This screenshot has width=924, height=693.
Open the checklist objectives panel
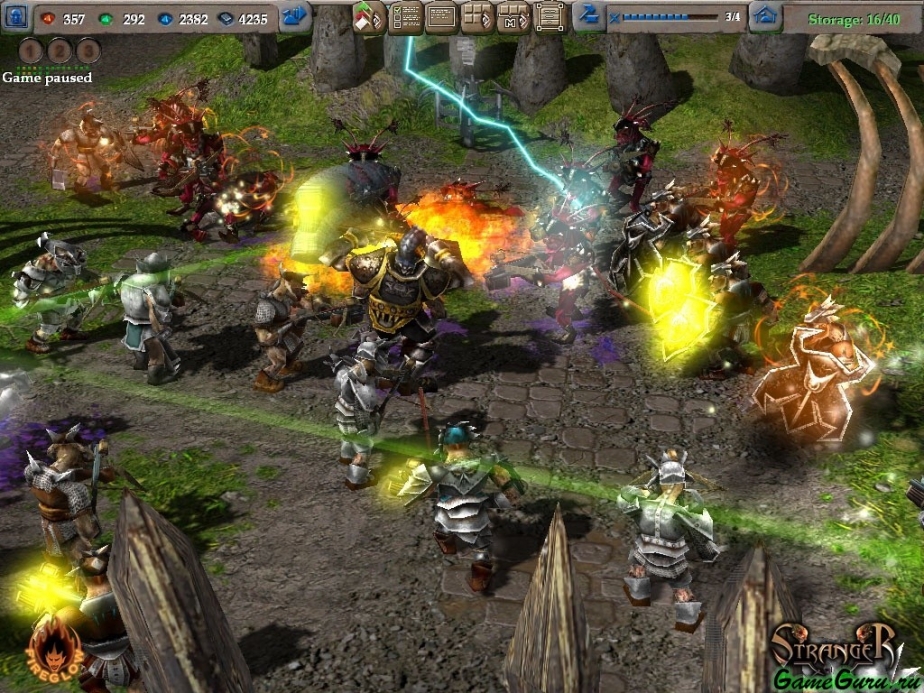tap(405, 17)
